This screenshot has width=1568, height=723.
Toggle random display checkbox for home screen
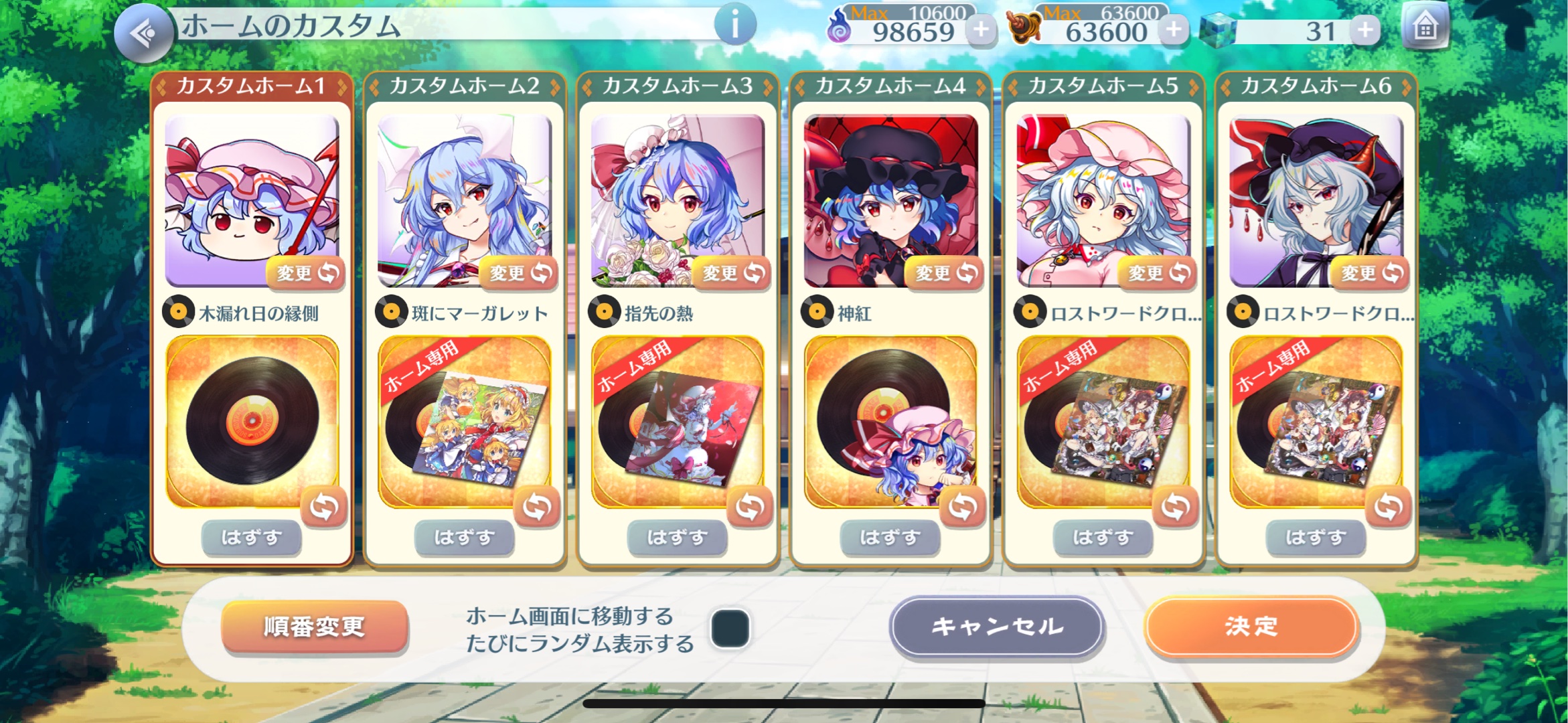click(x=730, y=628)
